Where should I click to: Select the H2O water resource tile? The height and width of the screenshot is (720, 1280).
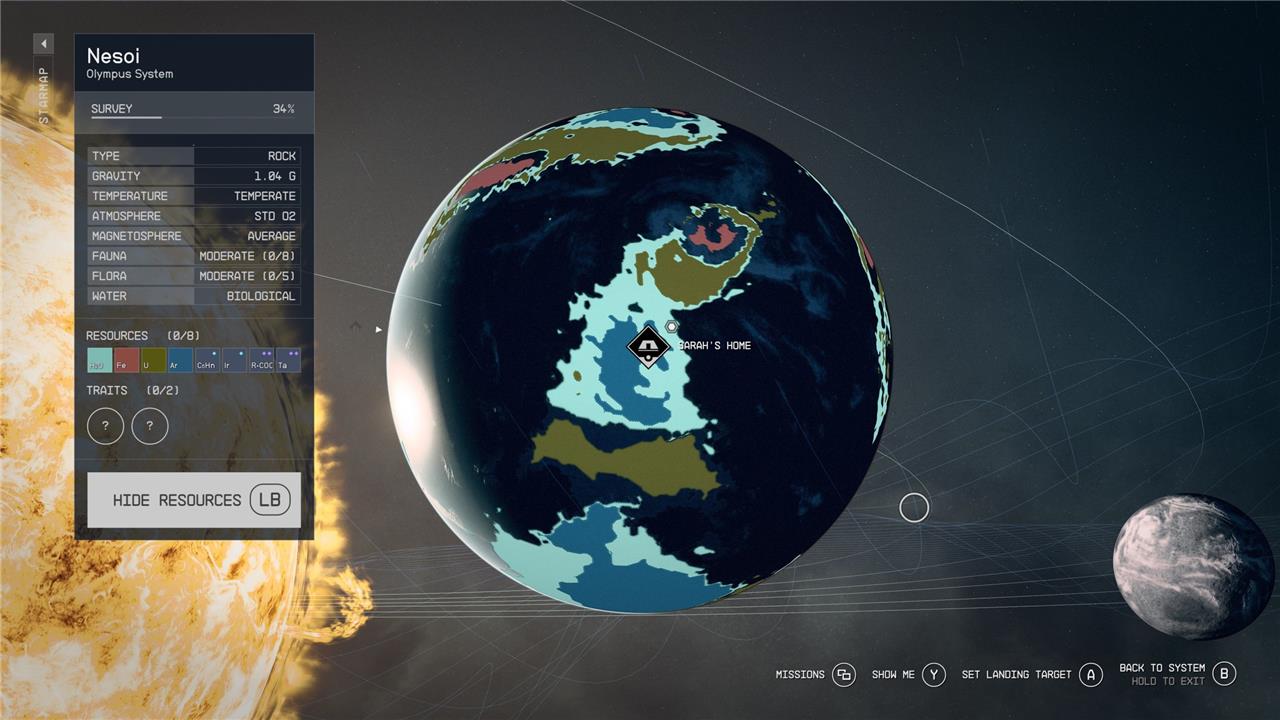pos(99,360)
